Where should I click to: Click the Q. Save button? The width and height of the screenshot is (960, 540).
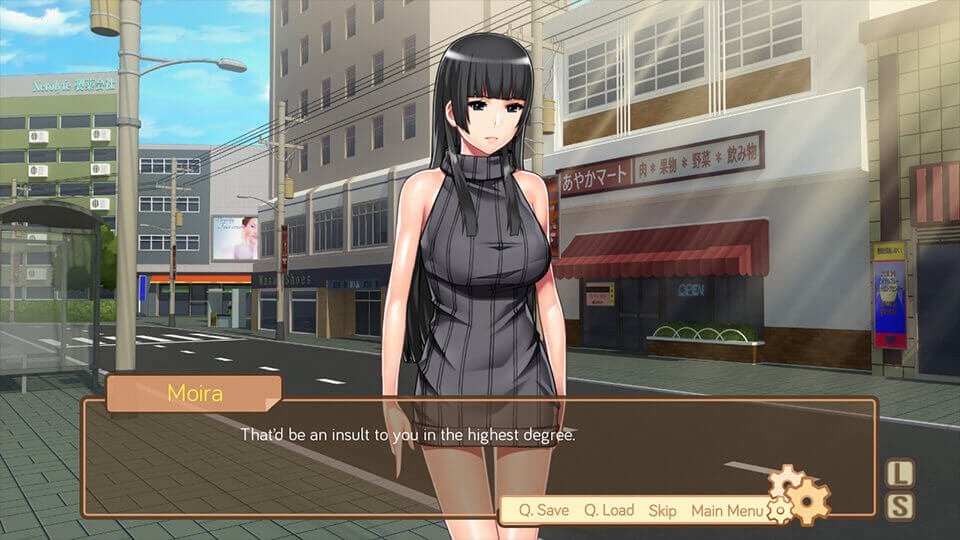pos(543,510)
